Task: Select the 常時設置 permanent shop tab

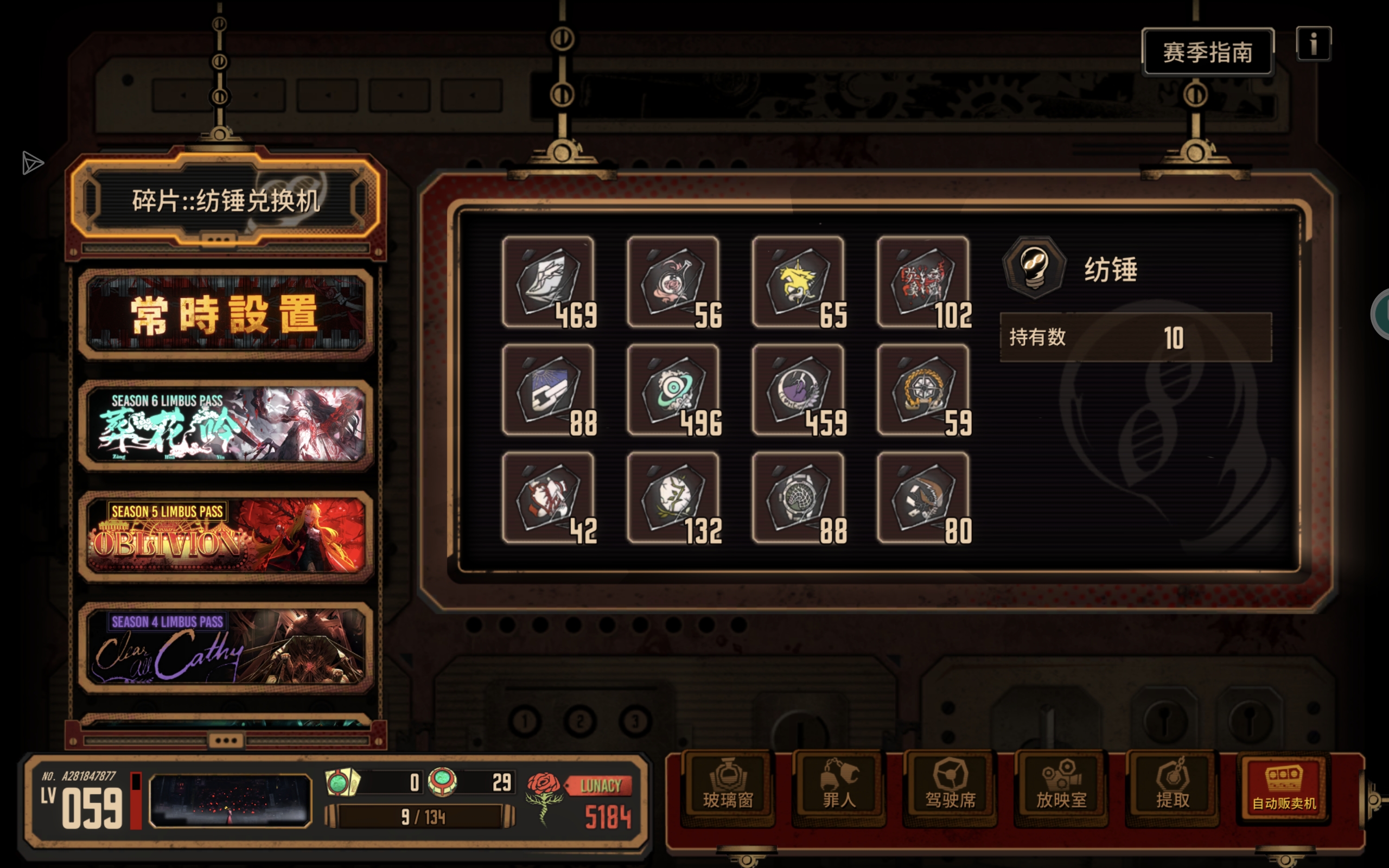Action: (226, 314)
